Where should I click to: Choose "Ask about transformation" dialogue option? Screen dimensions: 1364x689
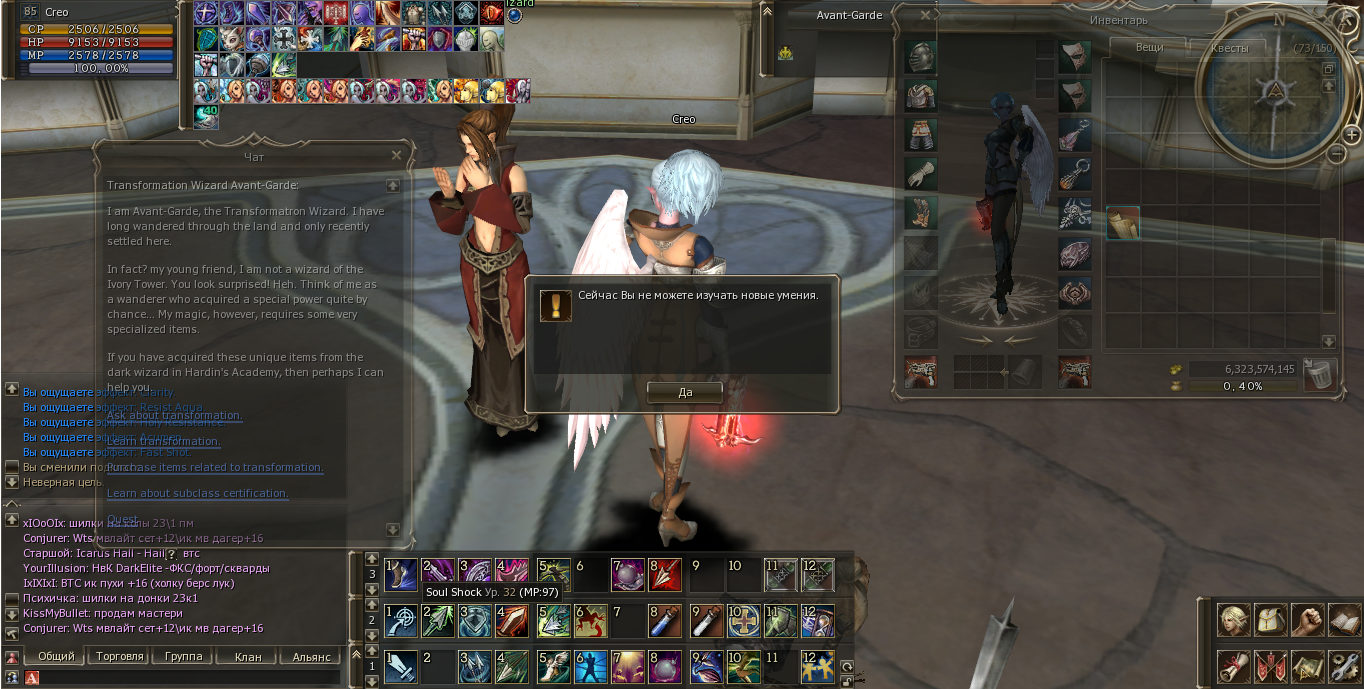pyautogui.click(x=174, y=415)
